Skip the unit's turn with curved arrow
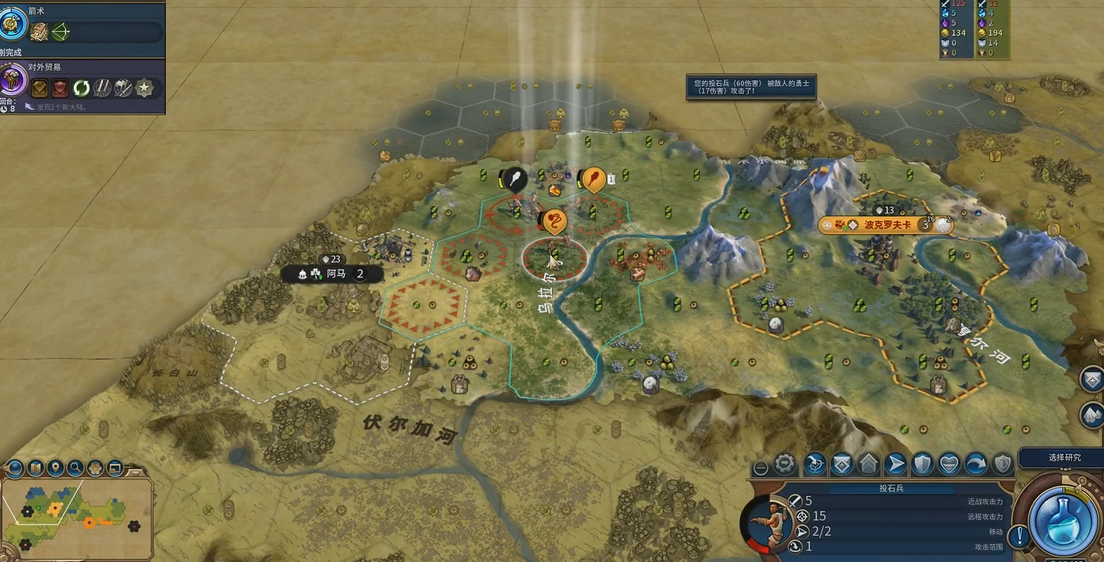Image resolution: width=1104 pixels, height=562 pixels. [x=976, y=464]
